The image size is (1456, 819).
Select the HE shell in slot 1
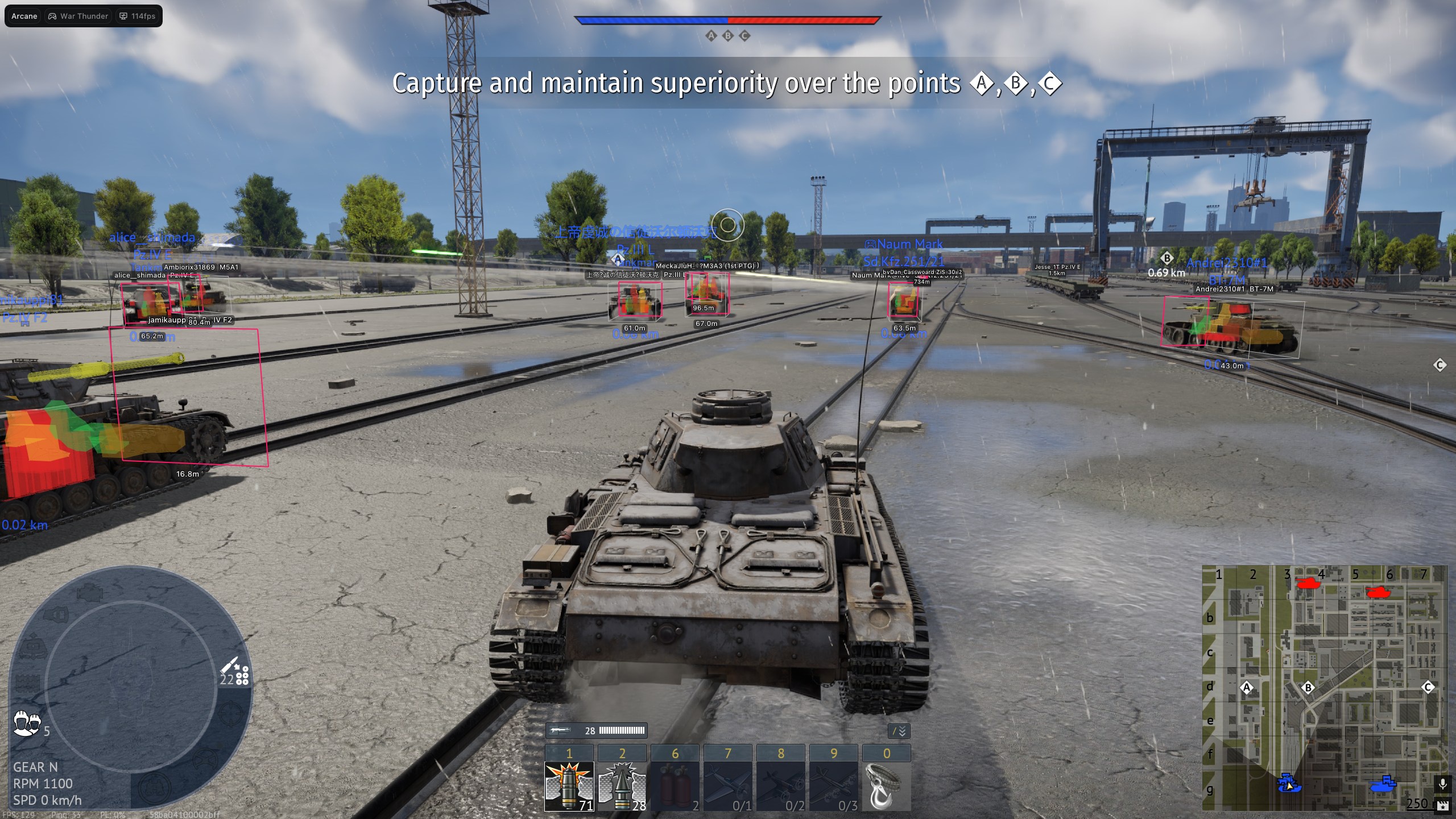coord(569,788)
